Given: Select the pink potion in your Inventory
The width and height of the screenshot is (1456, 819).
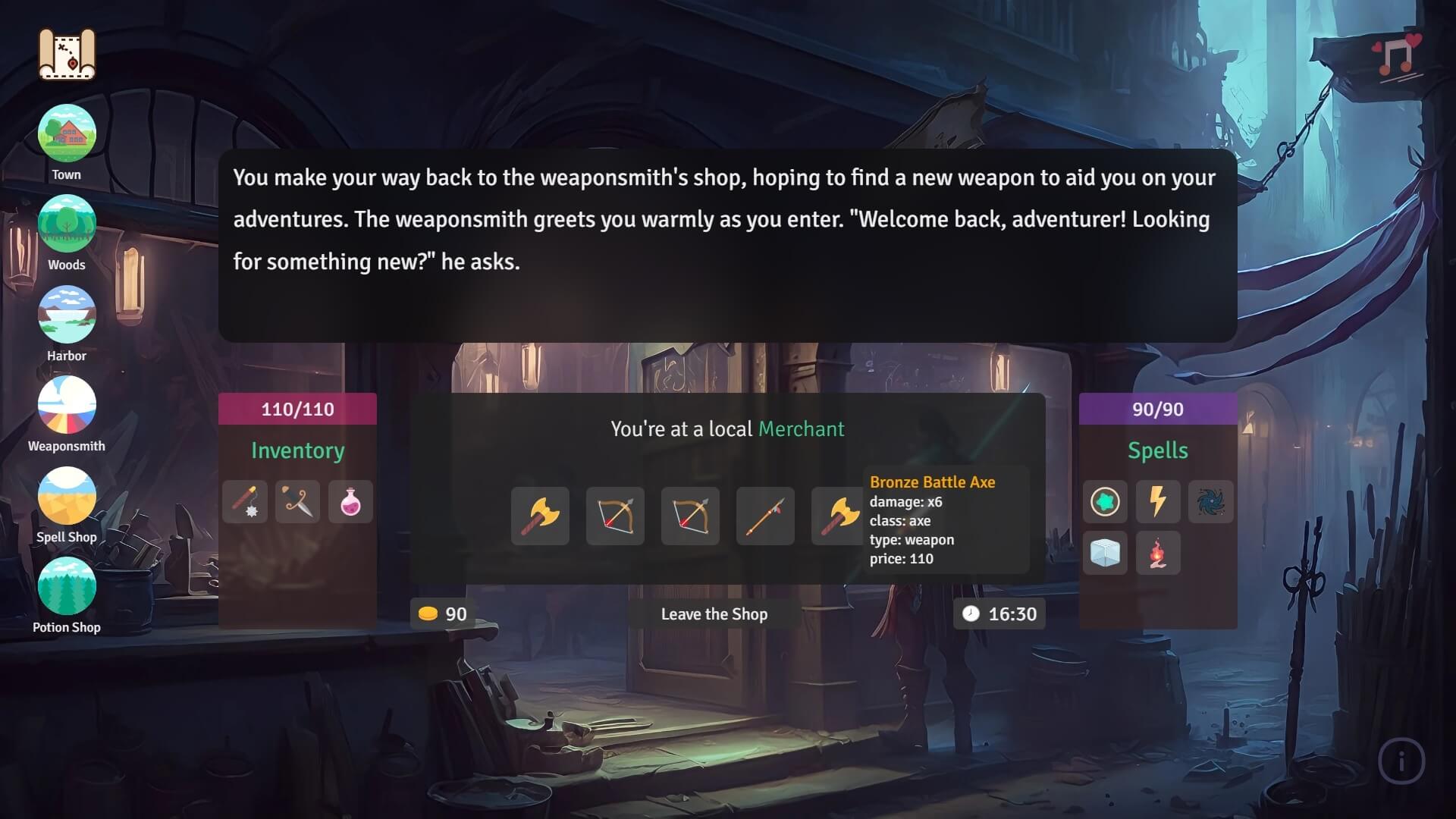Looking at the screenshot, I should pos(350,502).
